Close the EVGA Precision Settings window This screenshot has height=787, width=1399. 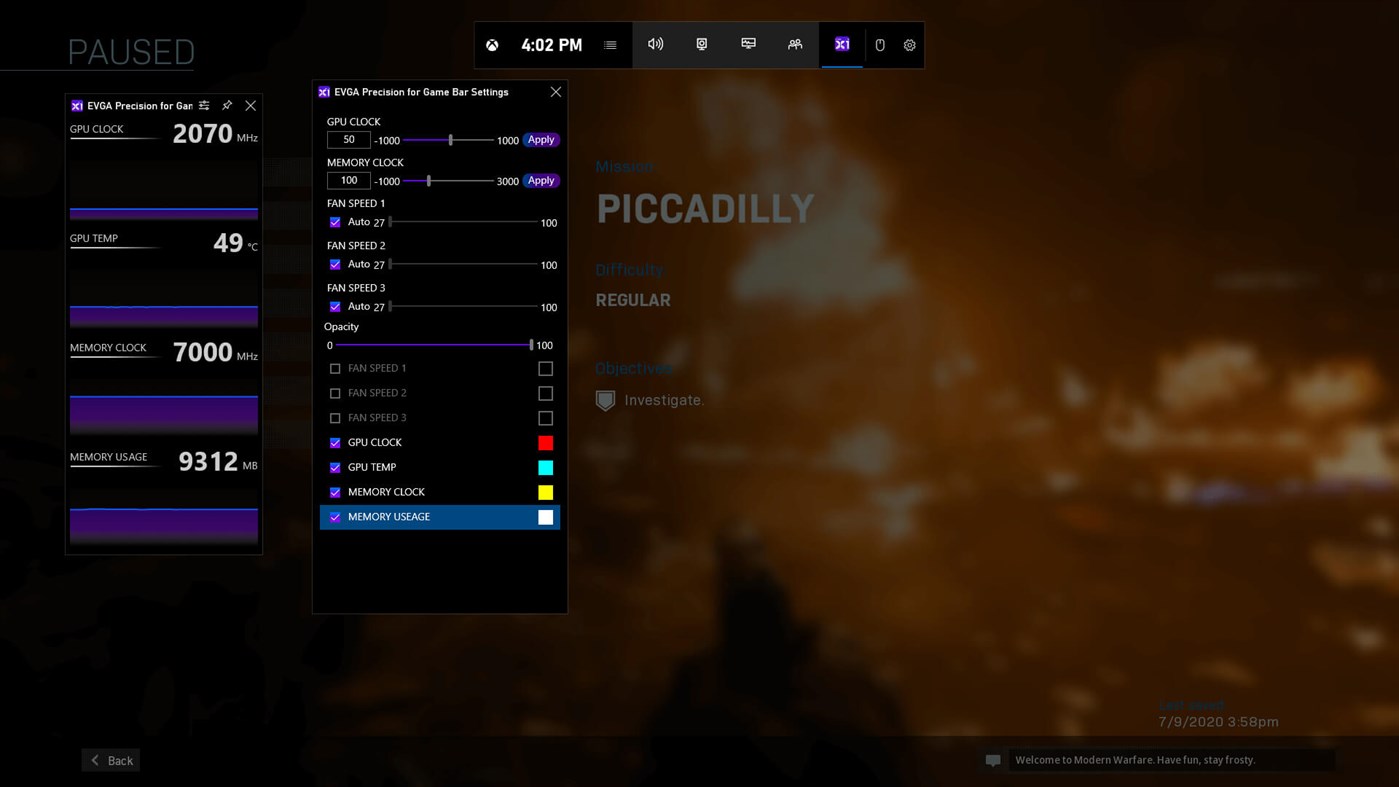point(556,92)
